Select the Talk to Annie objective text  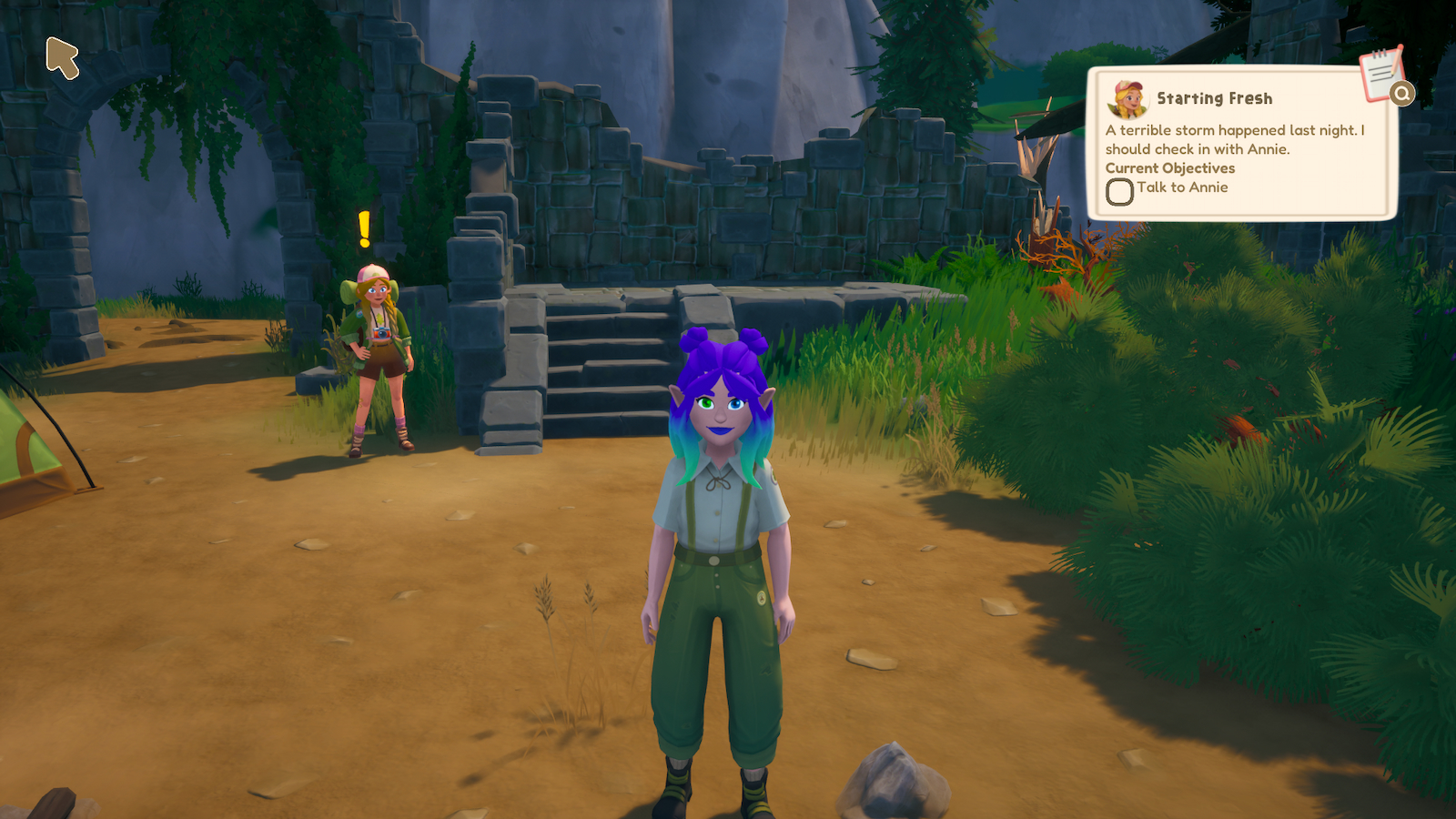1186,187
